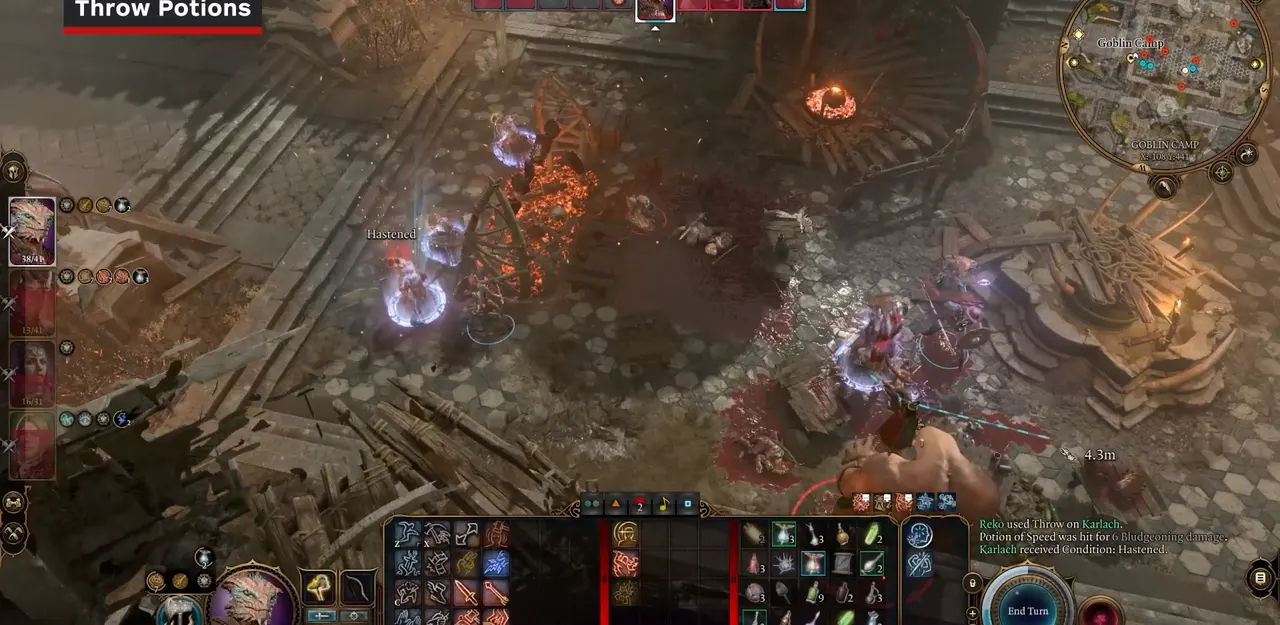Viewport: 1280px width, 625px height.
Task: Activate the glowing helmeted head ability
Action: (x=625, y=535)
